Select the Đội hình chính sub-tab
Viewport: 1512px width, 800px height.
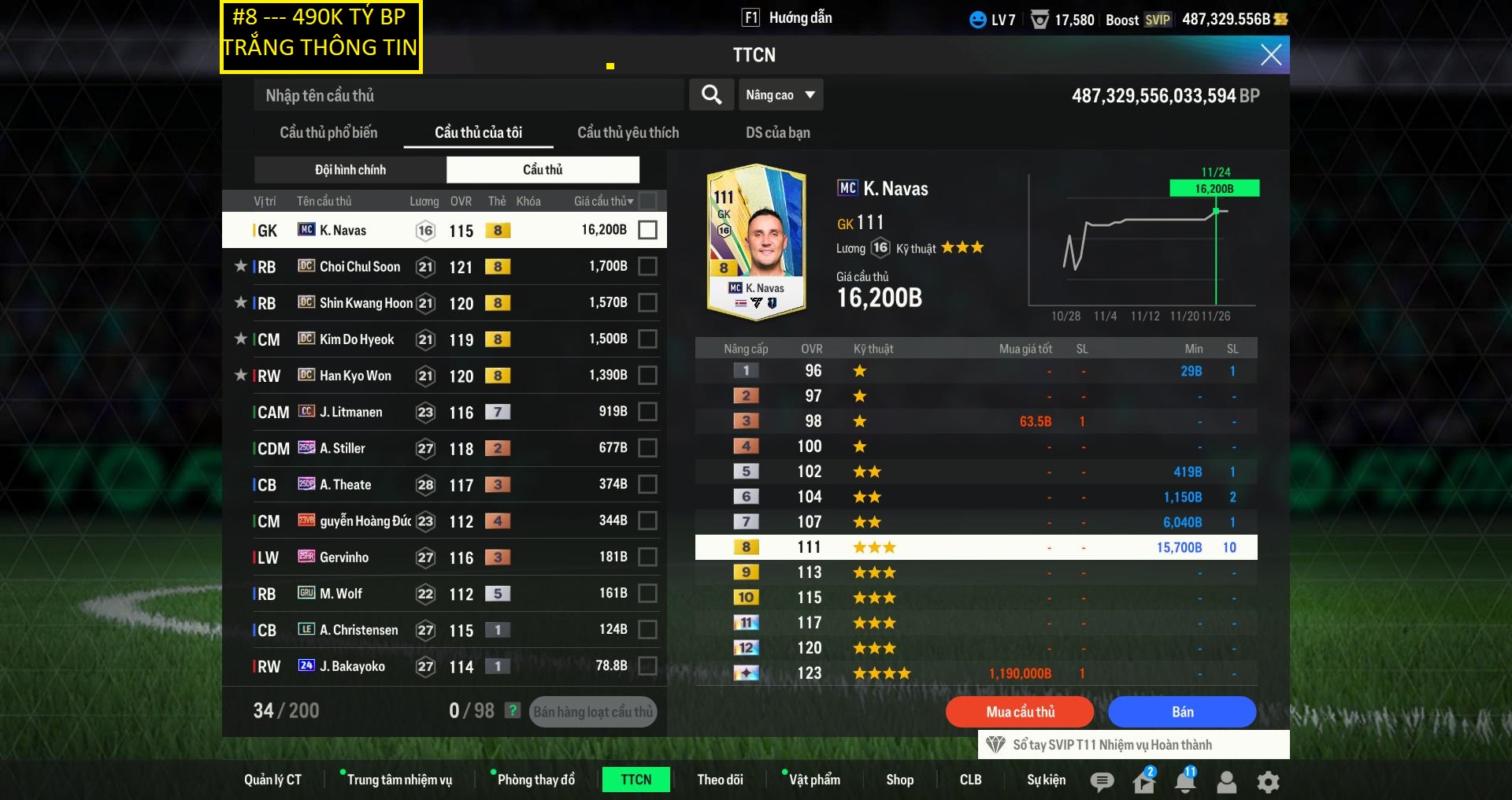coord(350,170)
